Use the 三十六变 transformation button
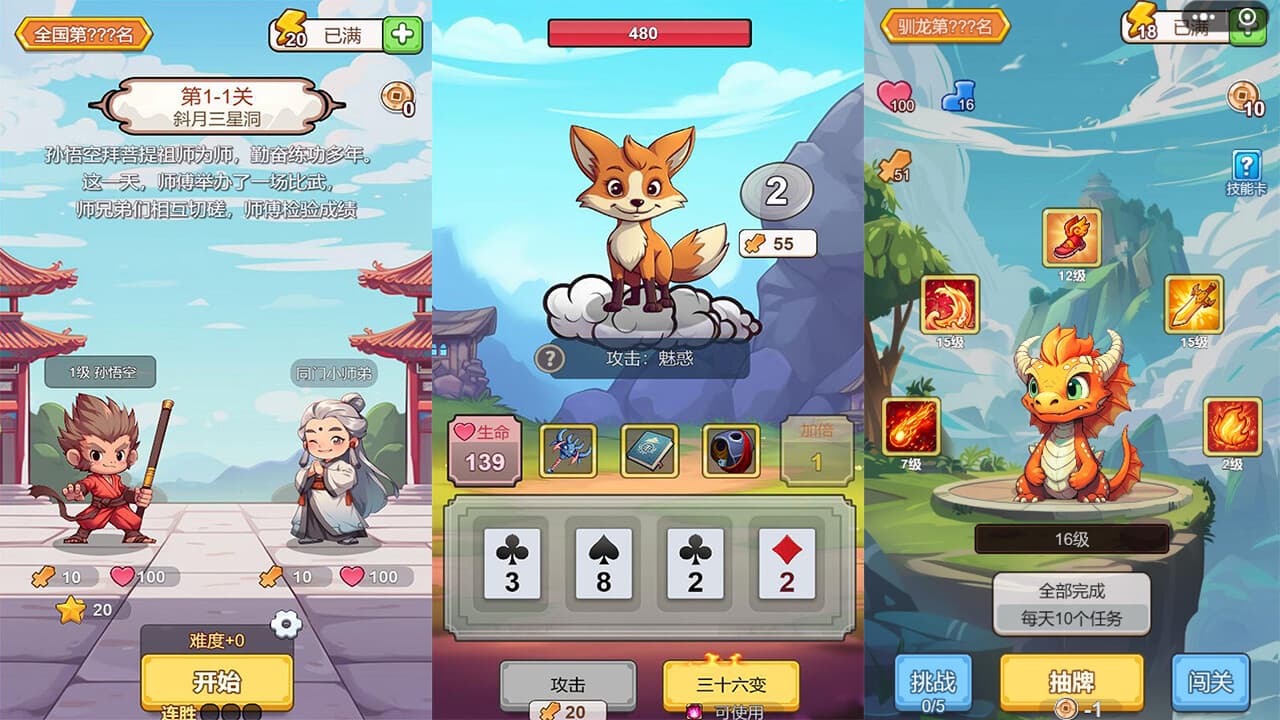Viewport: 1280px width, 720px height. tap(731, 685)
